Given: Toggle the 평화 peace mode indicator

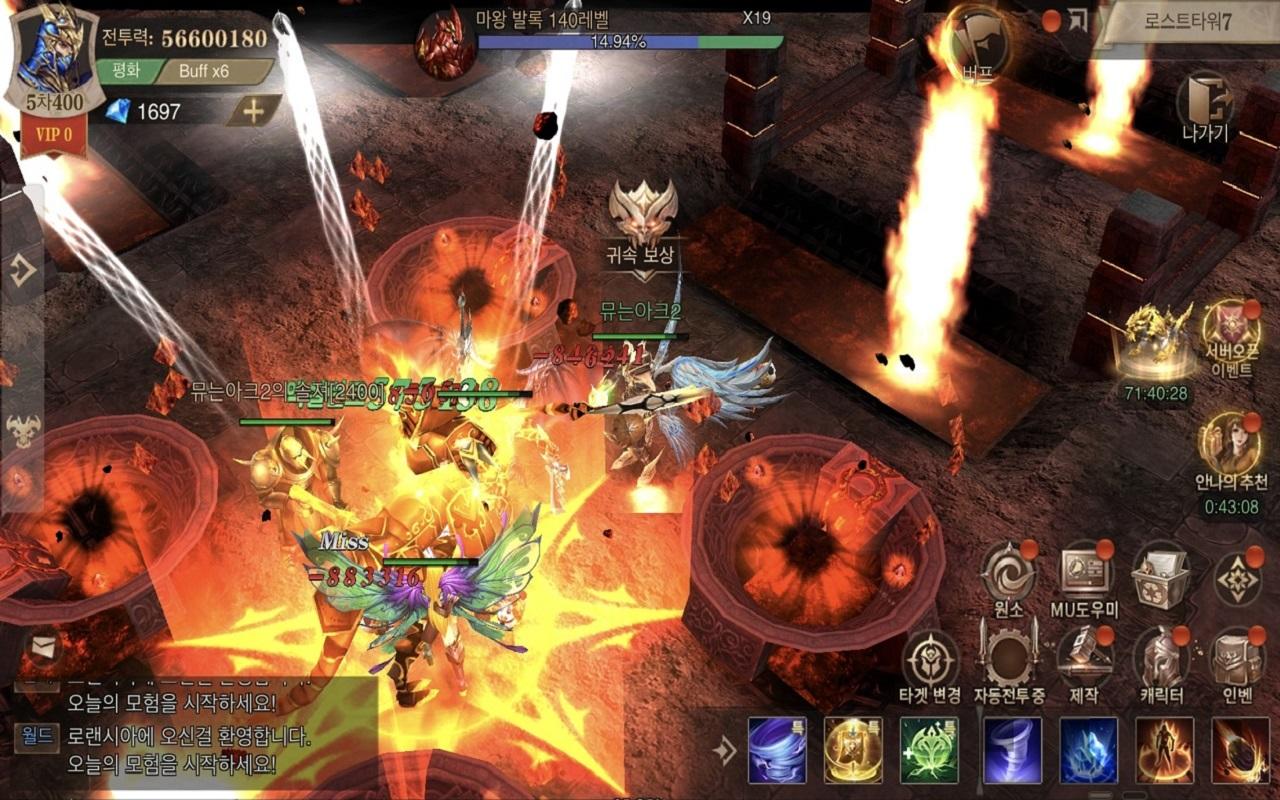Looking at the screenshot, I should 126,72.
